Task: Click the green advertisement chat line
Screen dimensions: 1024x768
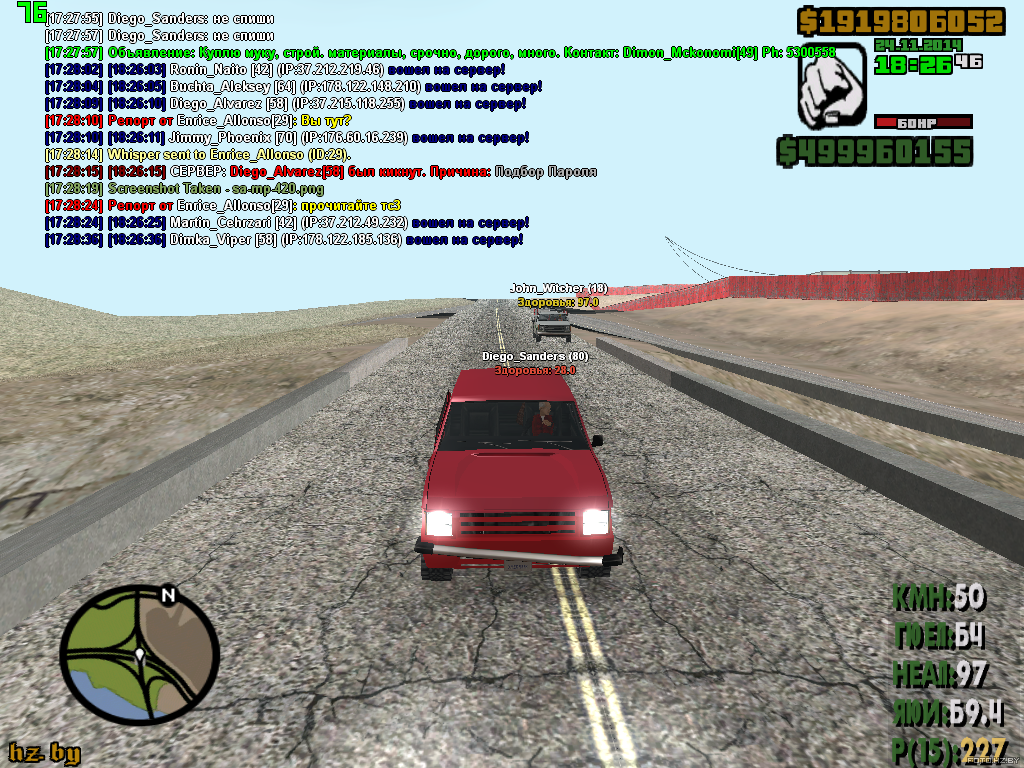Action: (x=440, y=52)
